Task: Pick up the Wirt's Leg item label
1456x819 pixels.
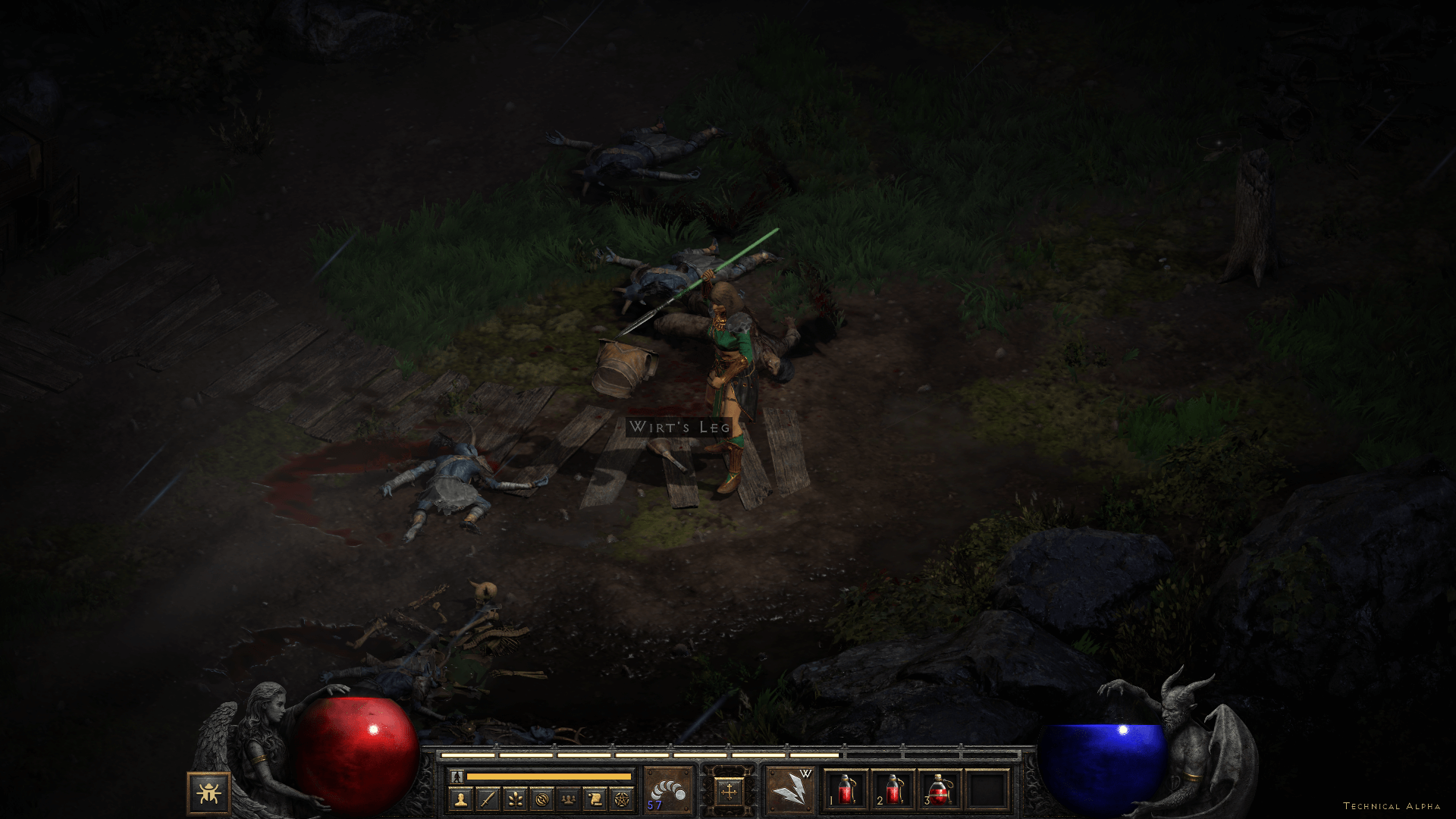Action: coord(679,427)
